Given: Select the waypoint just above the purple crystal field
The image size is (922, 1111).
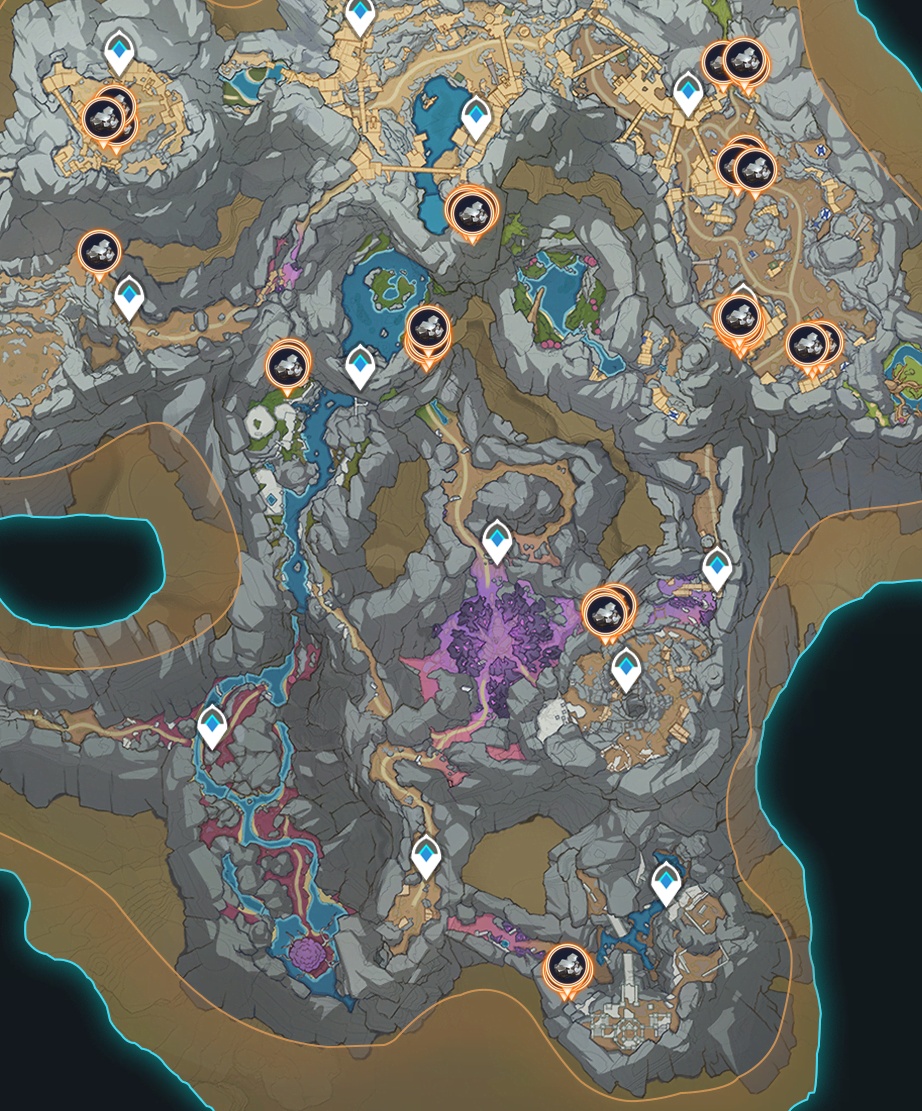Looking at the screenshot, I should [497, 541].
